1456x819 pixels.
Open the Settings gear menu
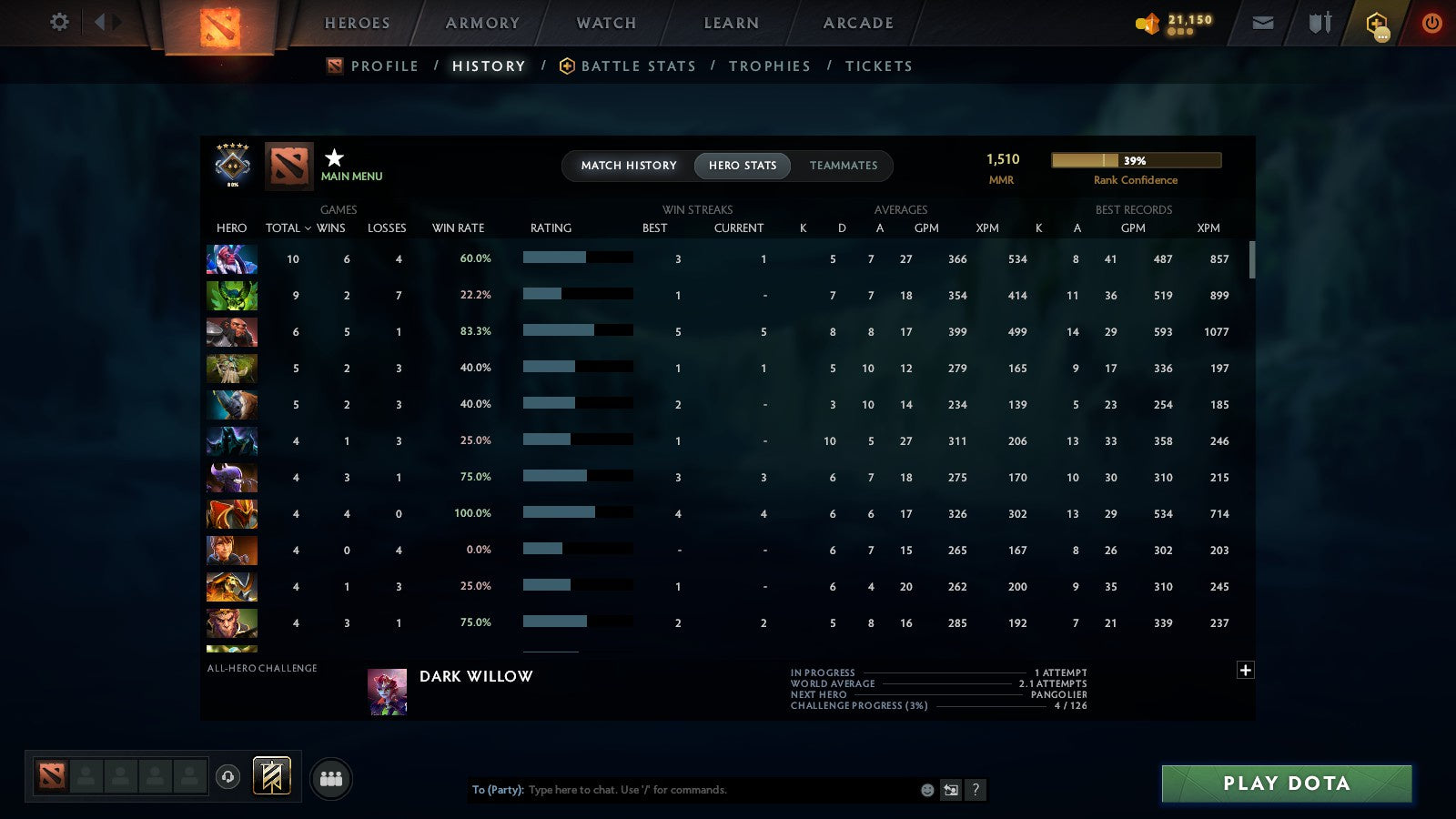tap(58, 23)
